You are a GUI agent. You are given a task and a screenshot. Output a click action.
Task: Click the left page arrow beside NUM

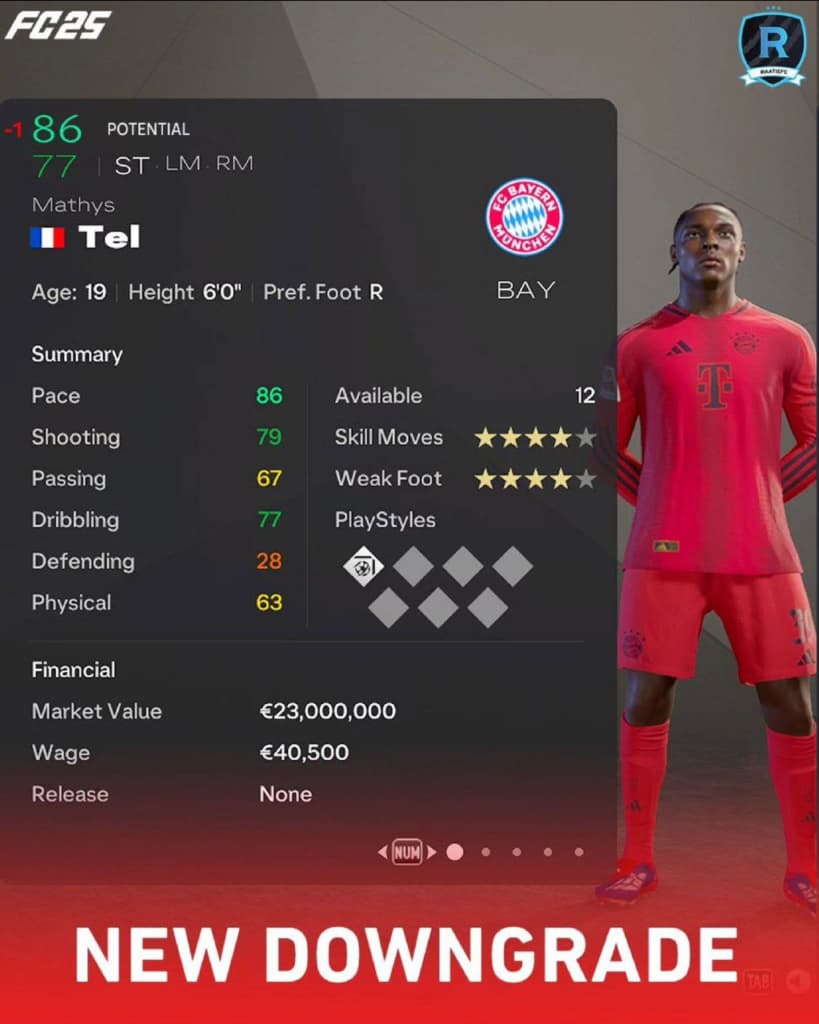click(382, 853)
